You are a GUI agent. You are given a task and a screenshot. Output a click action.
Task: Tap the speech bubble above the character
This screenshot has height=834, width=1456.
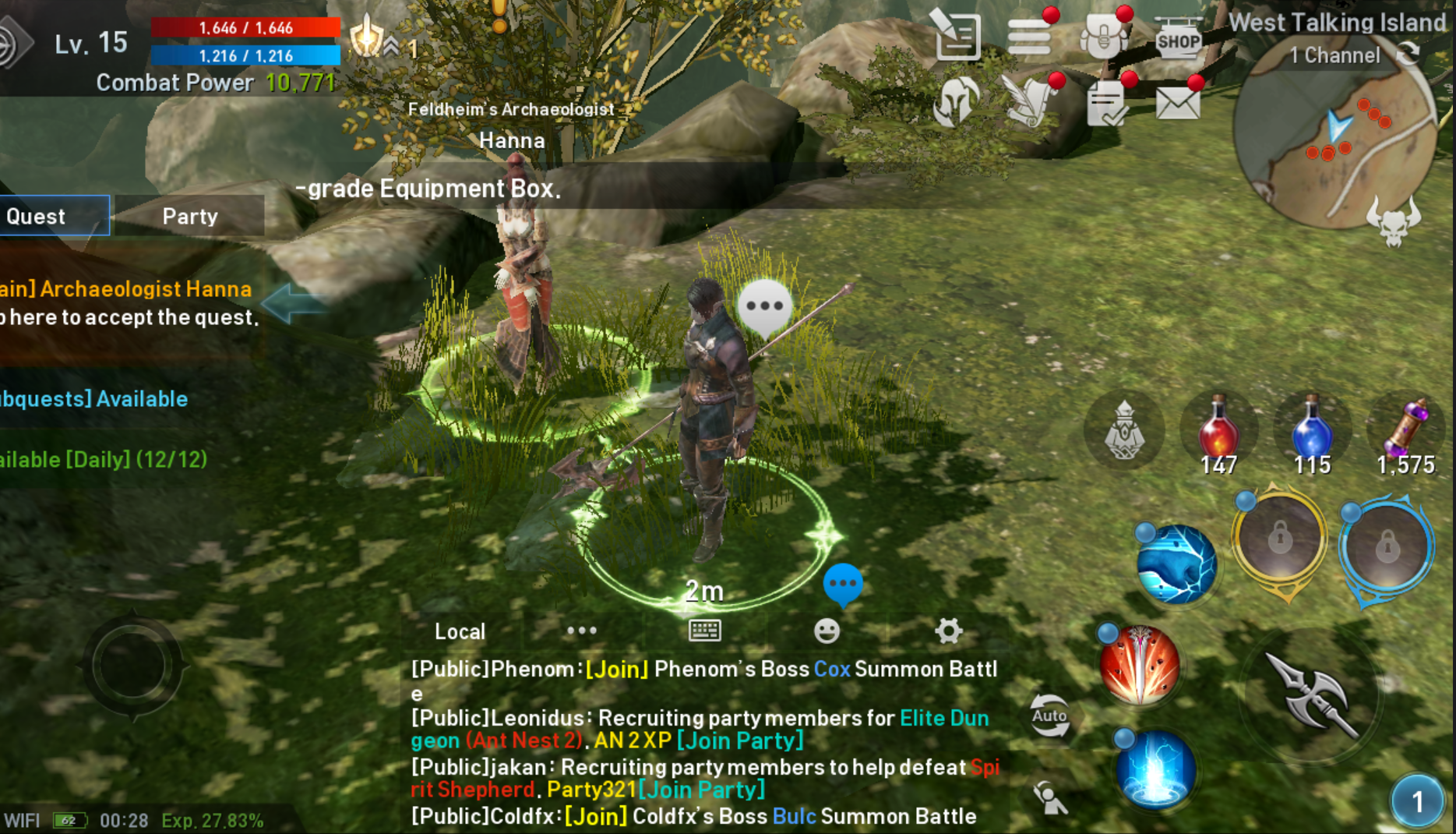tap(765, 306)
